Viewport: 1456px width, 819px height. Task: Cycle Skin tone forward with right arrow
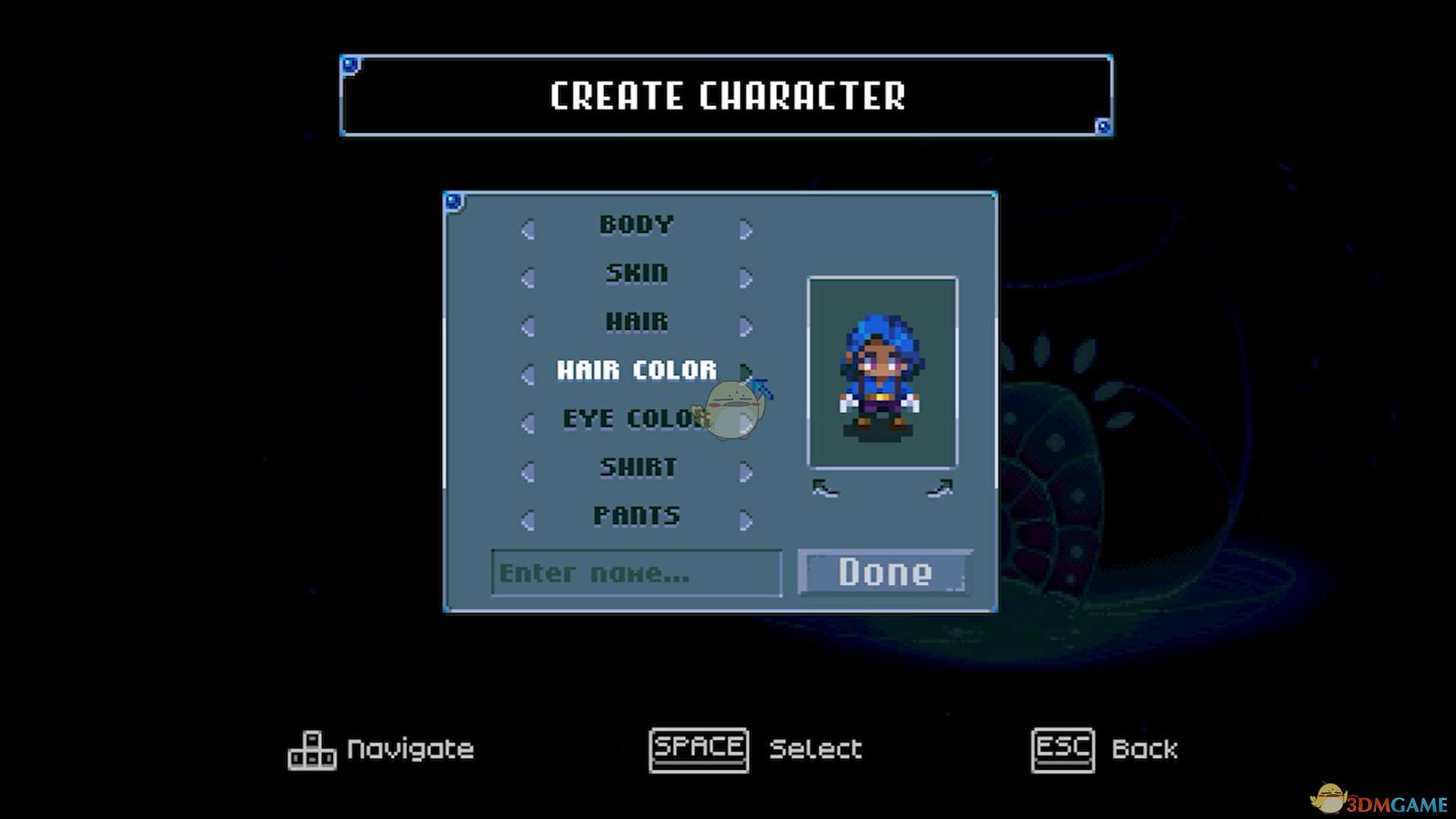(x=746, y=278)
